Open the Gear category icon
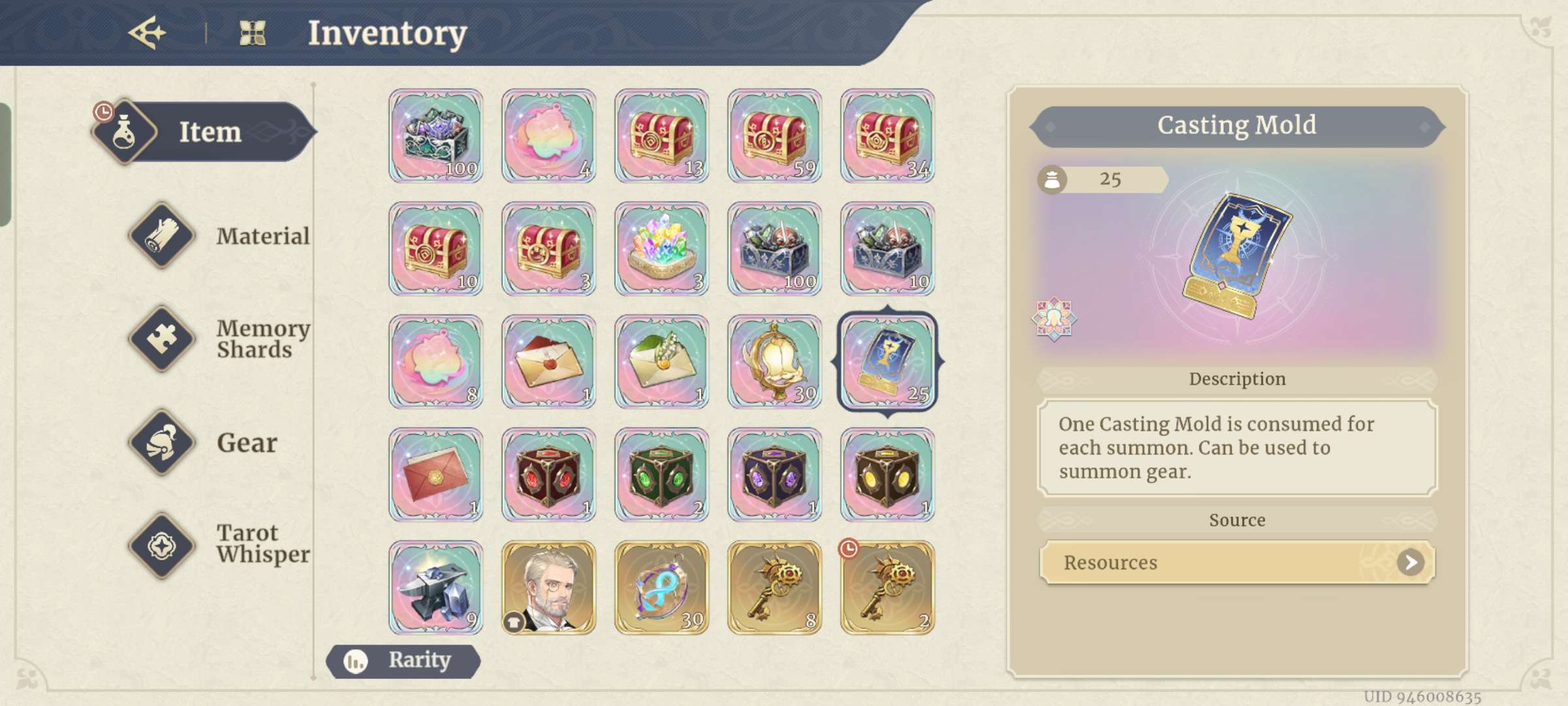 coord(162,443)
